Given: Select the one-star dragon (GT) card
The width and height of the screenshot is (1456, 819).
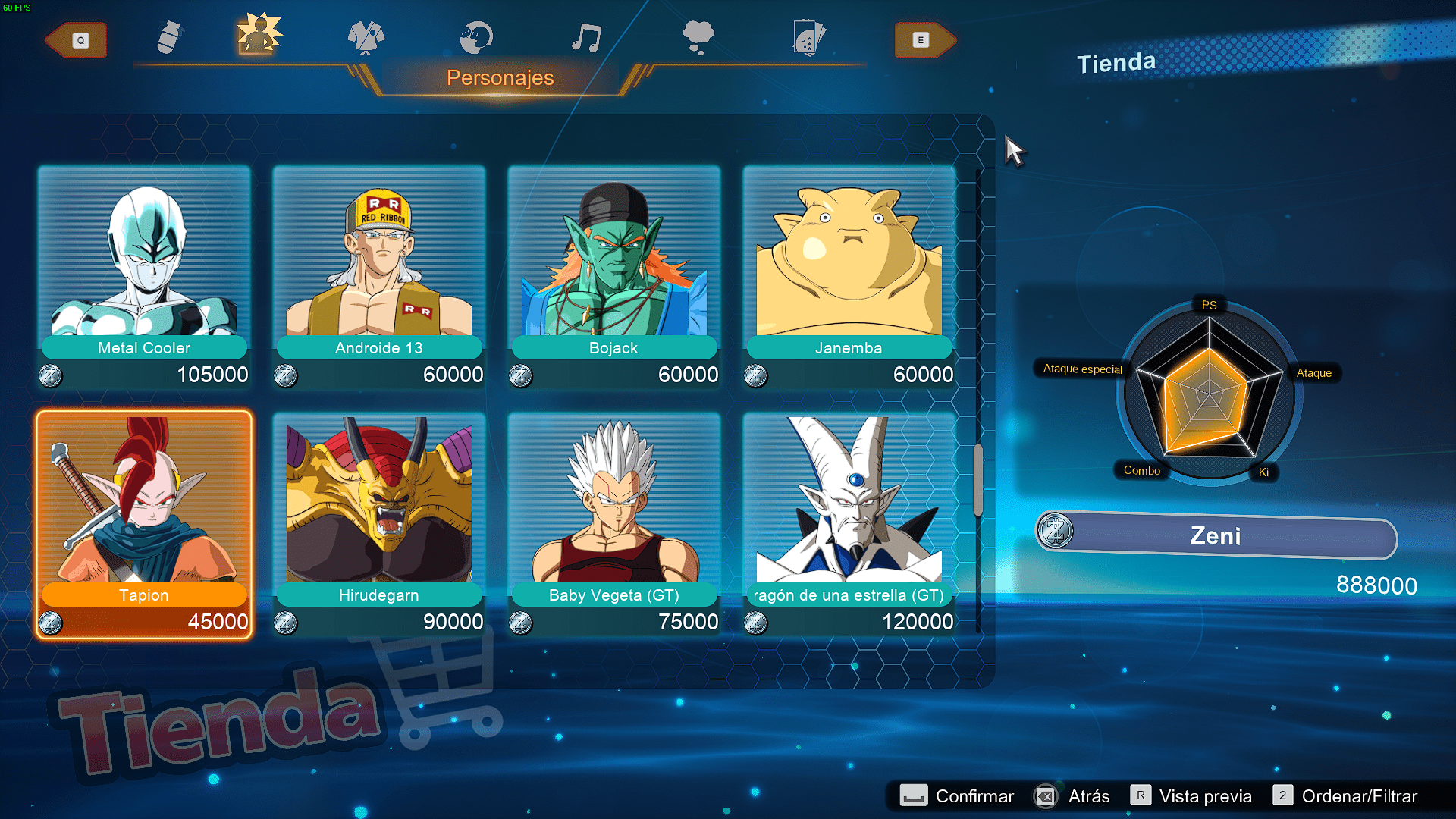Looking at the screenshot, I should click(849, 524).
